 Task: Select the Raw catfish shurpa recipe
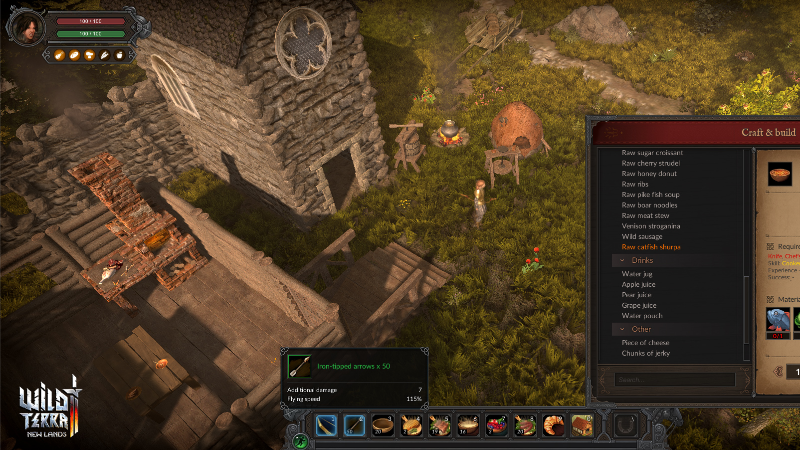pos(651,246)
